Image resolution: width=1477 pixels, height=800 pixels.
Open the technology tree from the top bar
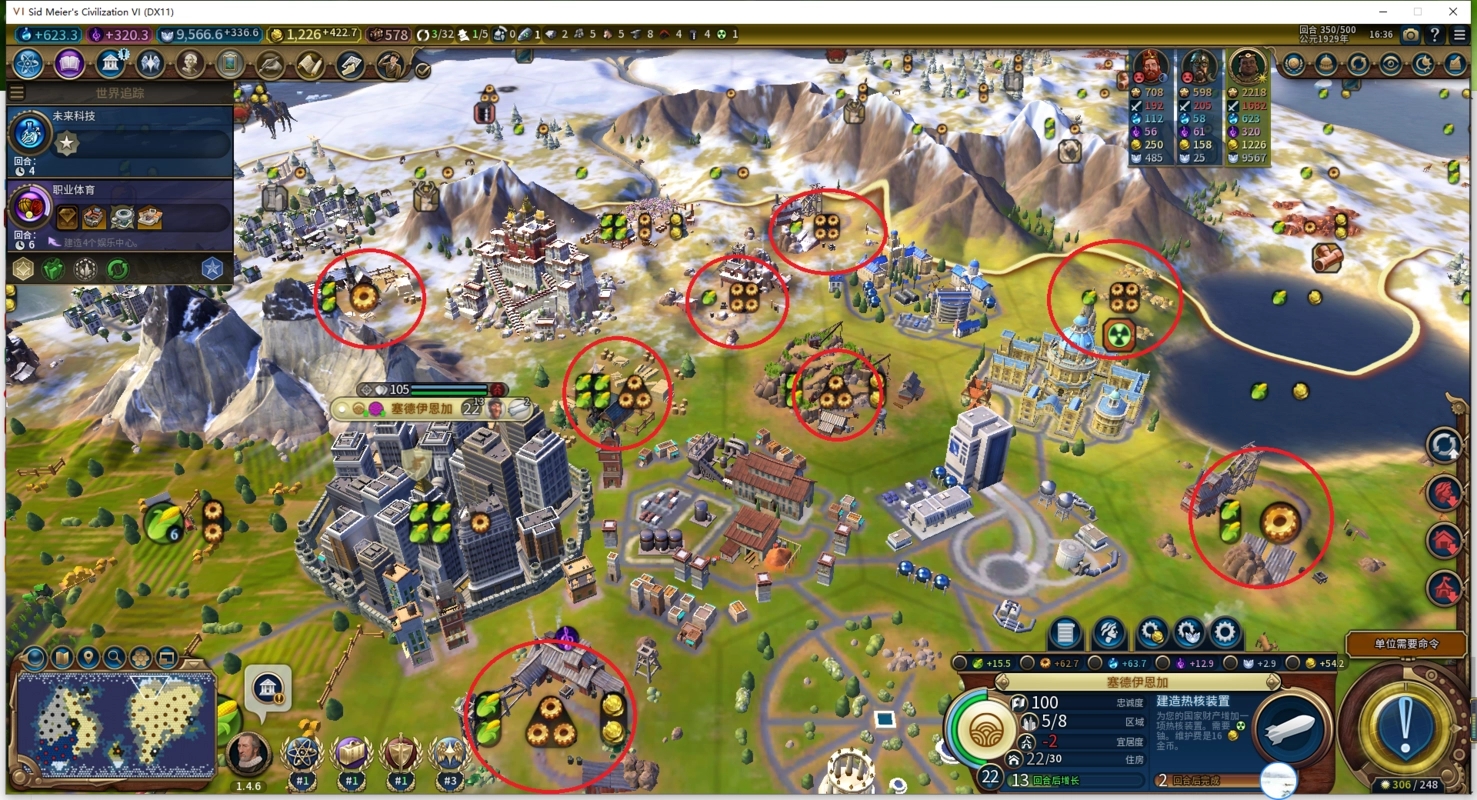pos(28,65)
